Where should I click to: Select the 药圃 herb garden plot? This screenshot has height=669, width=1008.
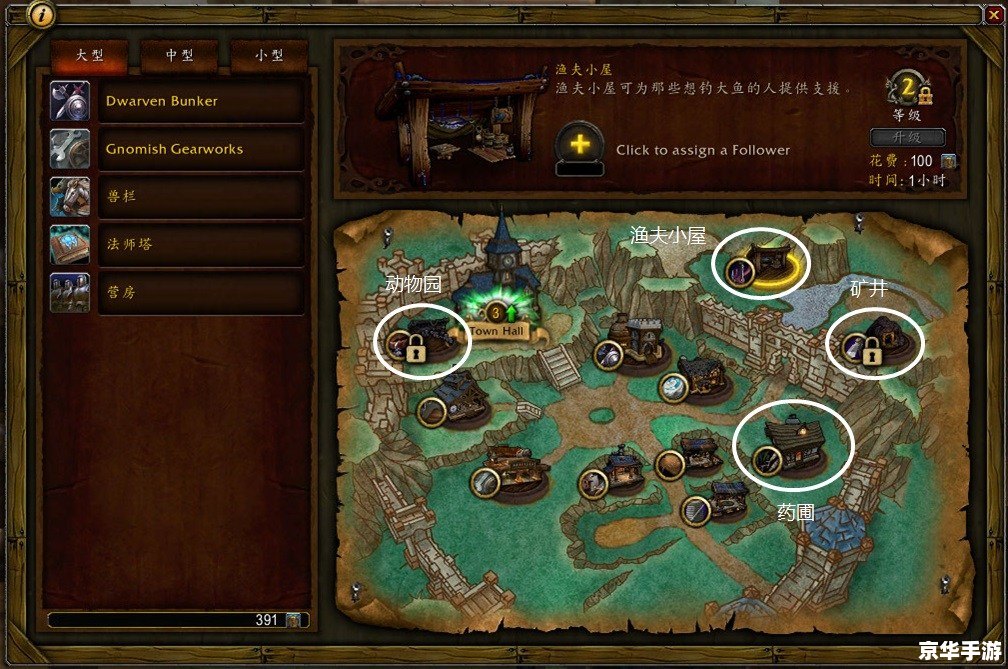point(794,446)
